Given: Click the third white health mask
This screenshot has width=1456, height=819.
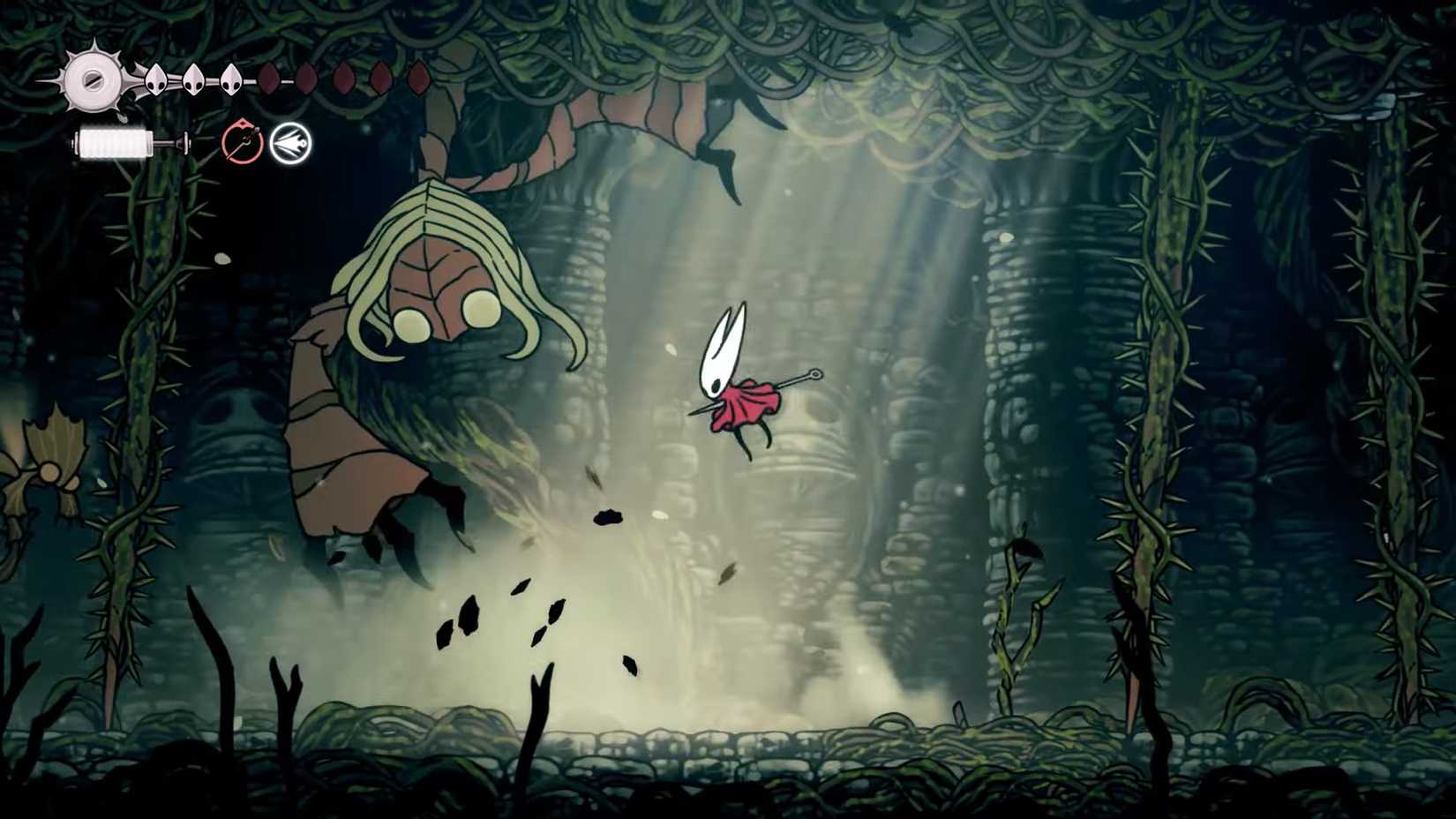Looking at the screenshot, I should [x=231, y=79].
